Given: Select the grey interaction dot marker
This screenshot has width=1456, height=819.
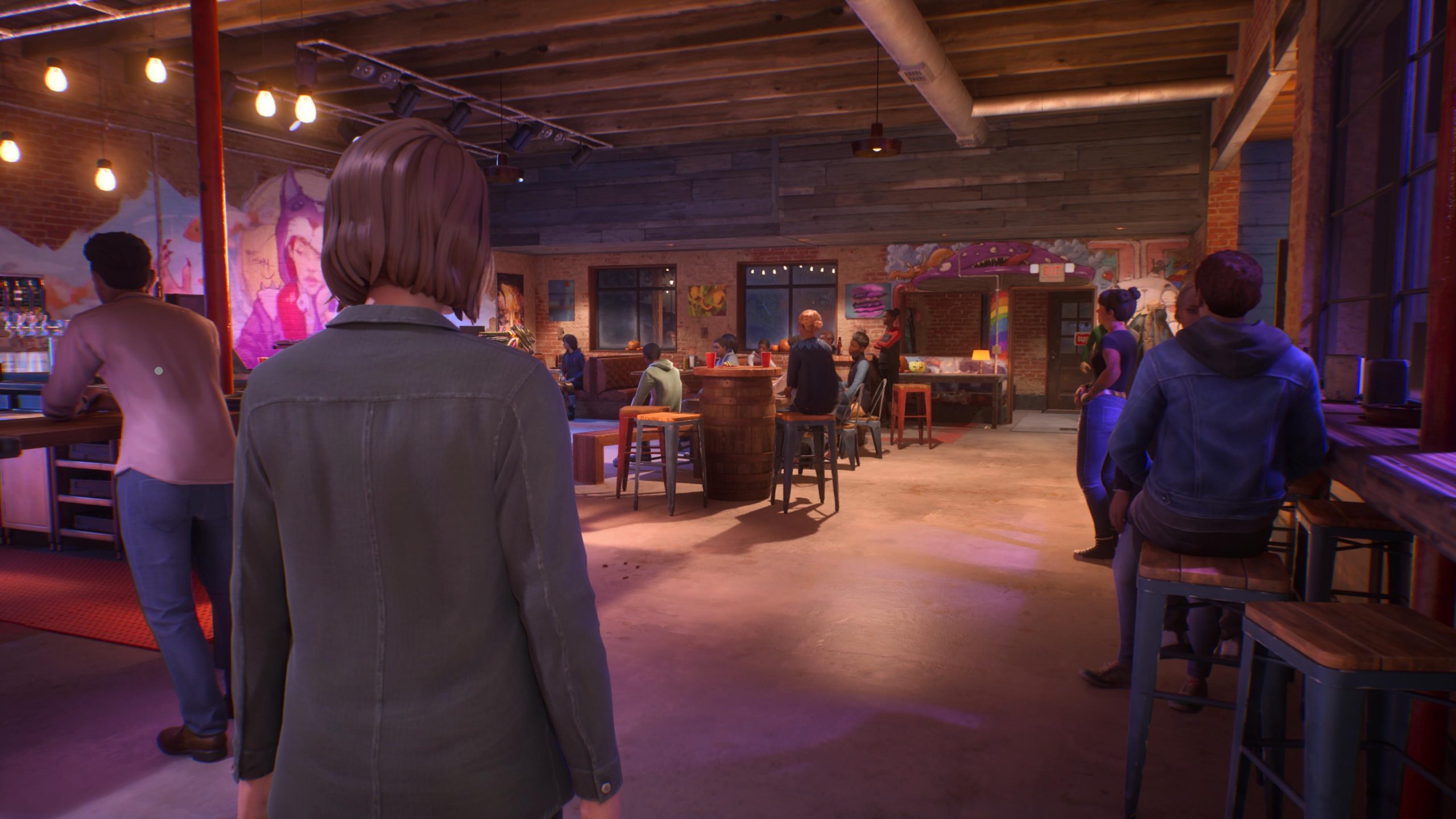Looking at the screenshot, I should pyautogui.click(x=159, y=371).
